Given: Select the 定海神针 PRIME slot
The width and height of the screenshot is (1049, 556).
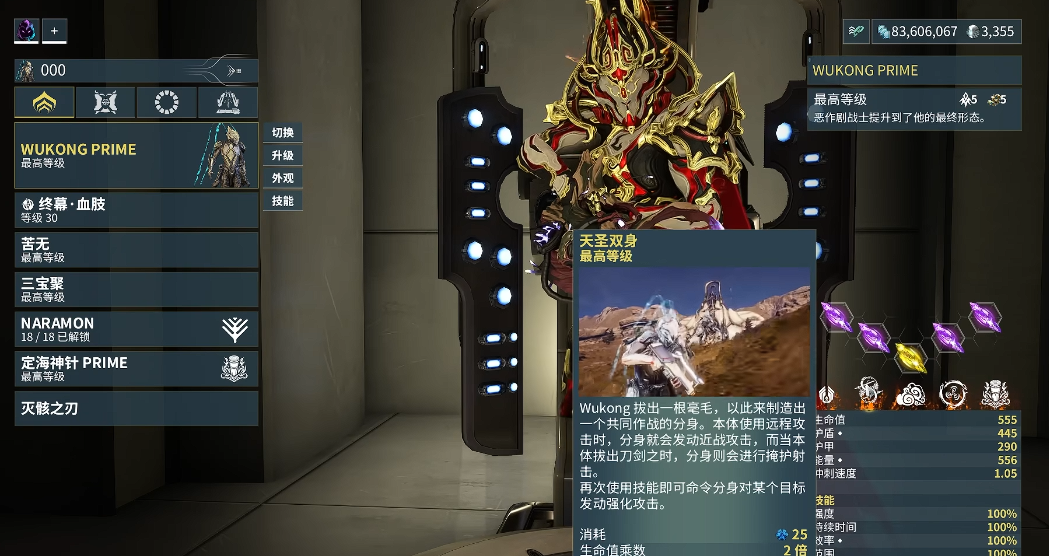Looking at the screenshot, I should [136, 368].
